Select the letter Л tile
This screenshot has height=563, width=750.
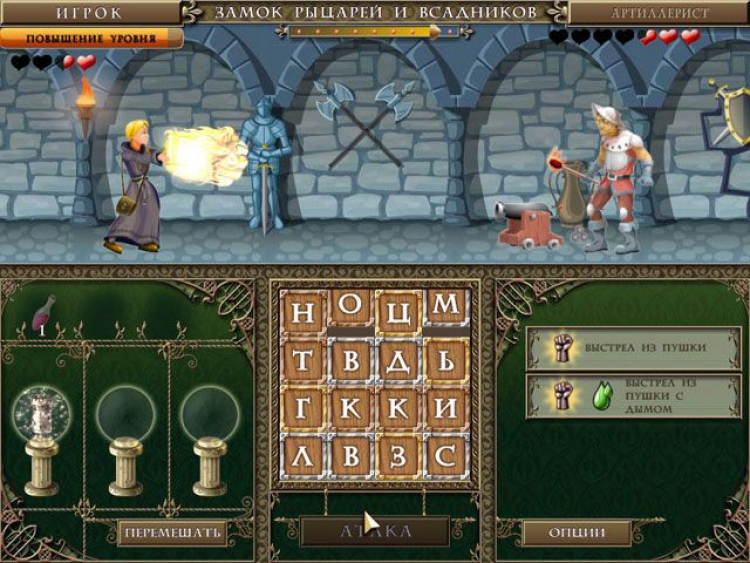[x=303, y=456]
